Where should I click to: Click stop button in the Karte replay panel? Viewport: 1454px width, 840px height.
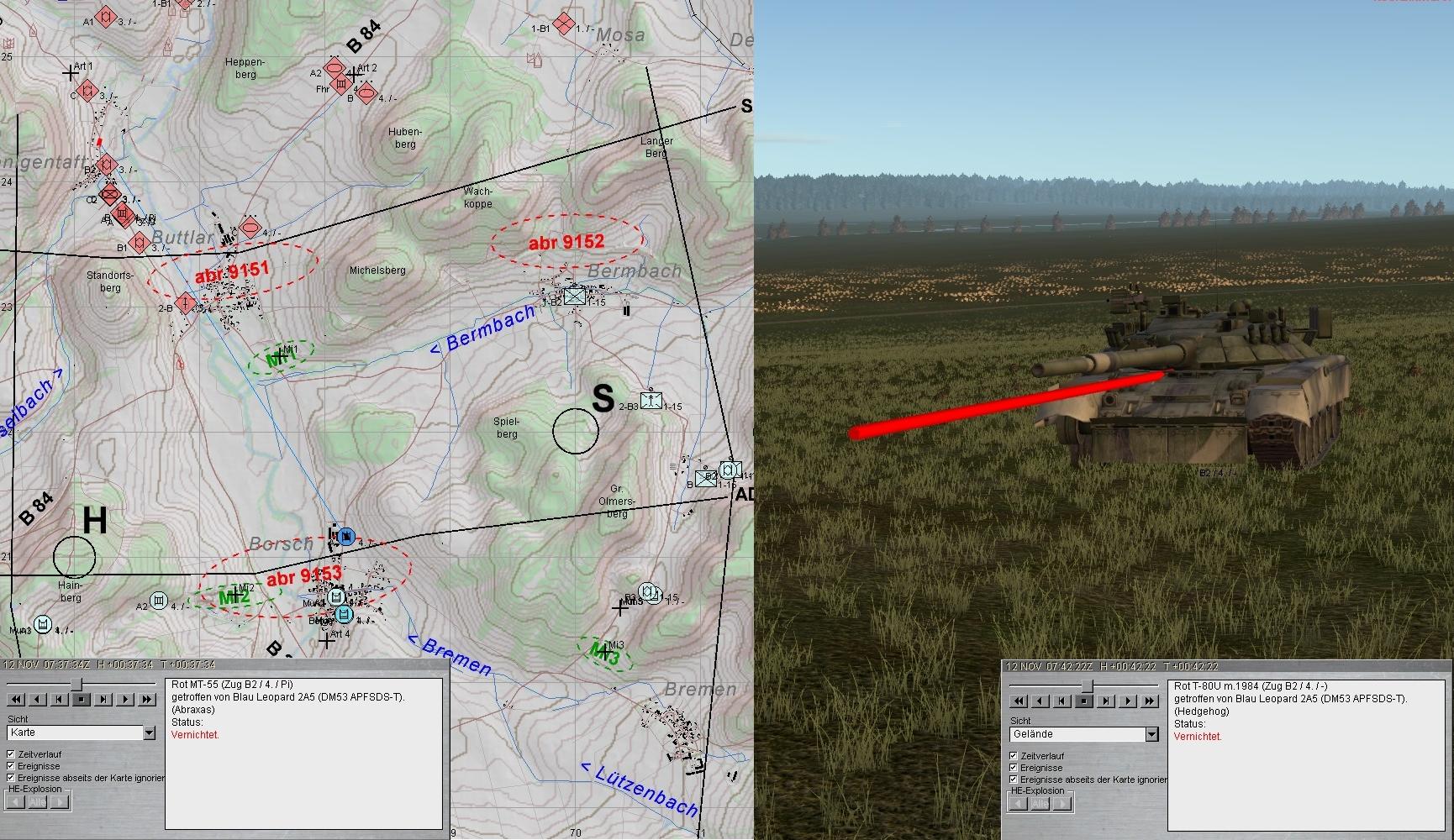pyautogui.click(x=82, y=699)
